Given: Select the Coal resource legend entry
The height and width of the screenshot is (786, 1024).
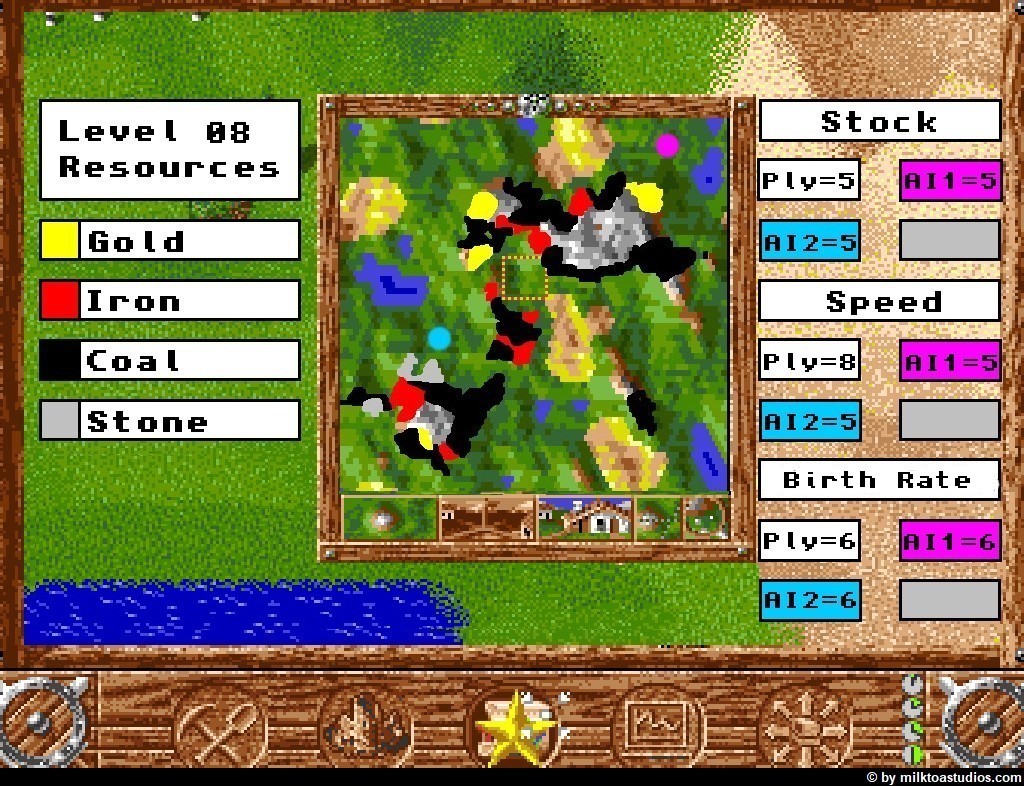Looking at the screenshot, I should (x=170, y=361).
